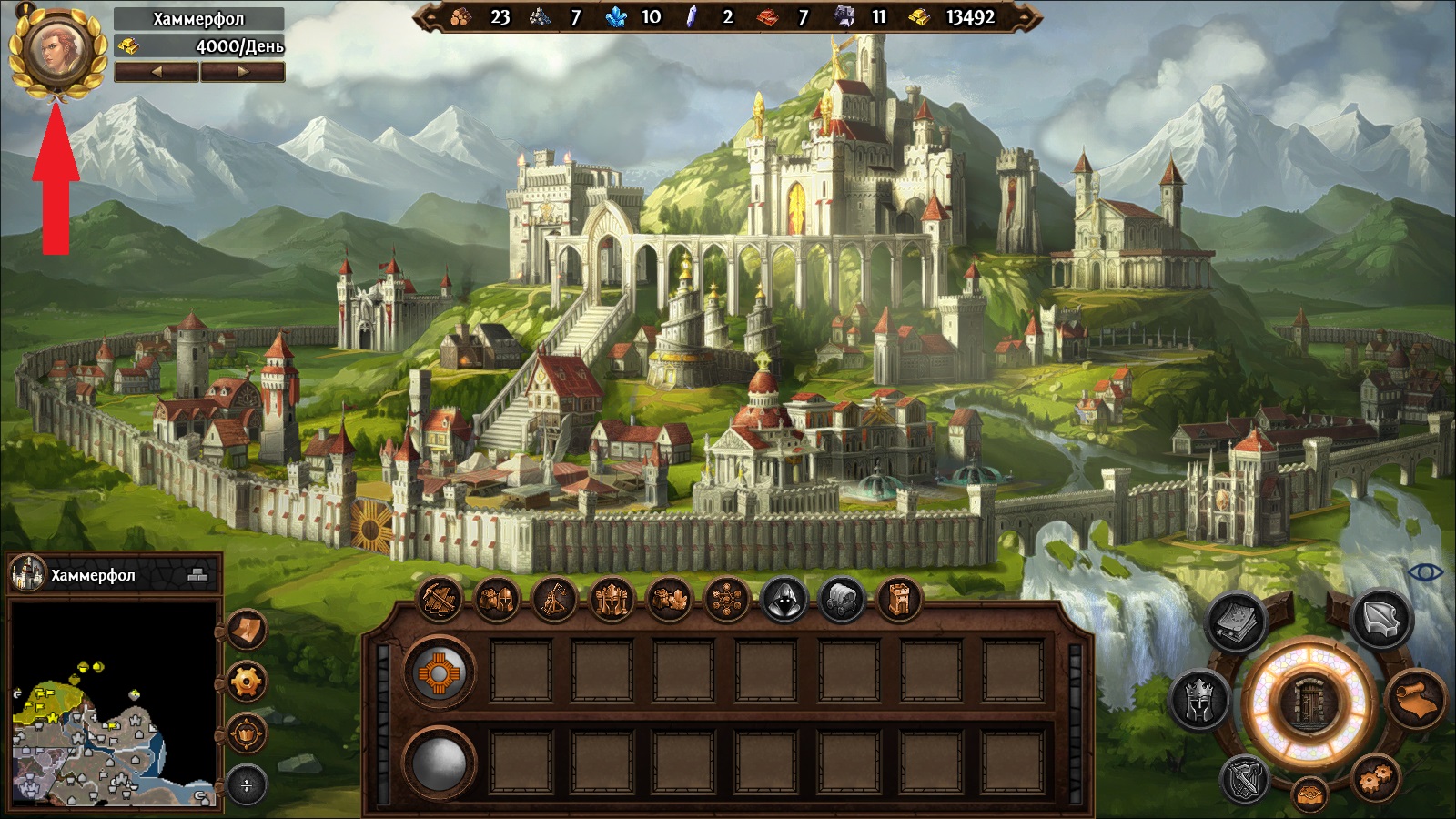Toggle the blue eye visibility icon
The width and height of the screenshot is (1456, 819).
click(1425, 572)
